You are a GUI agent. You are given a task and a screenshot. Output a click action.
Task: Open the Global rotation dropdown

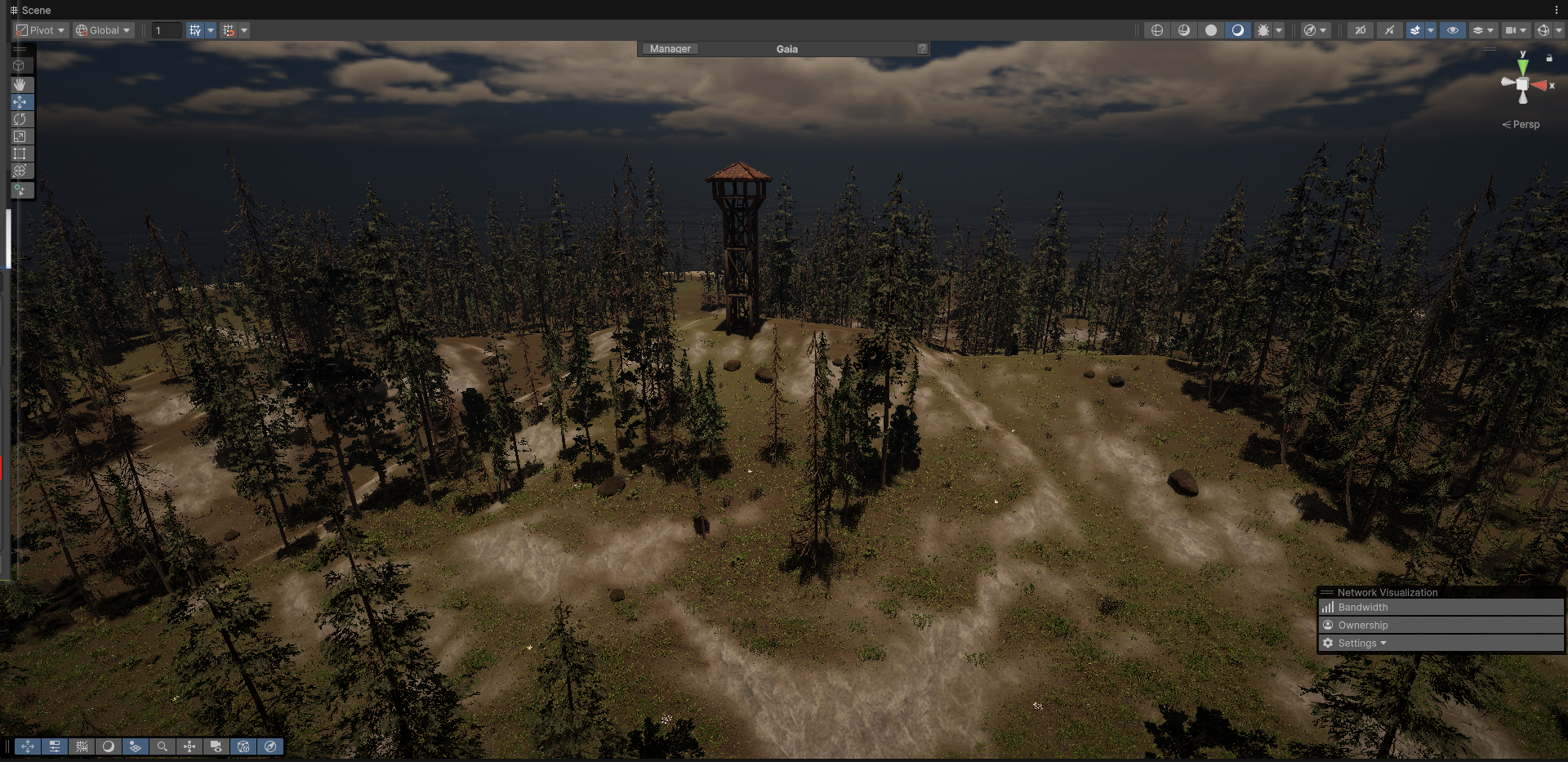(x=103, y=30)
